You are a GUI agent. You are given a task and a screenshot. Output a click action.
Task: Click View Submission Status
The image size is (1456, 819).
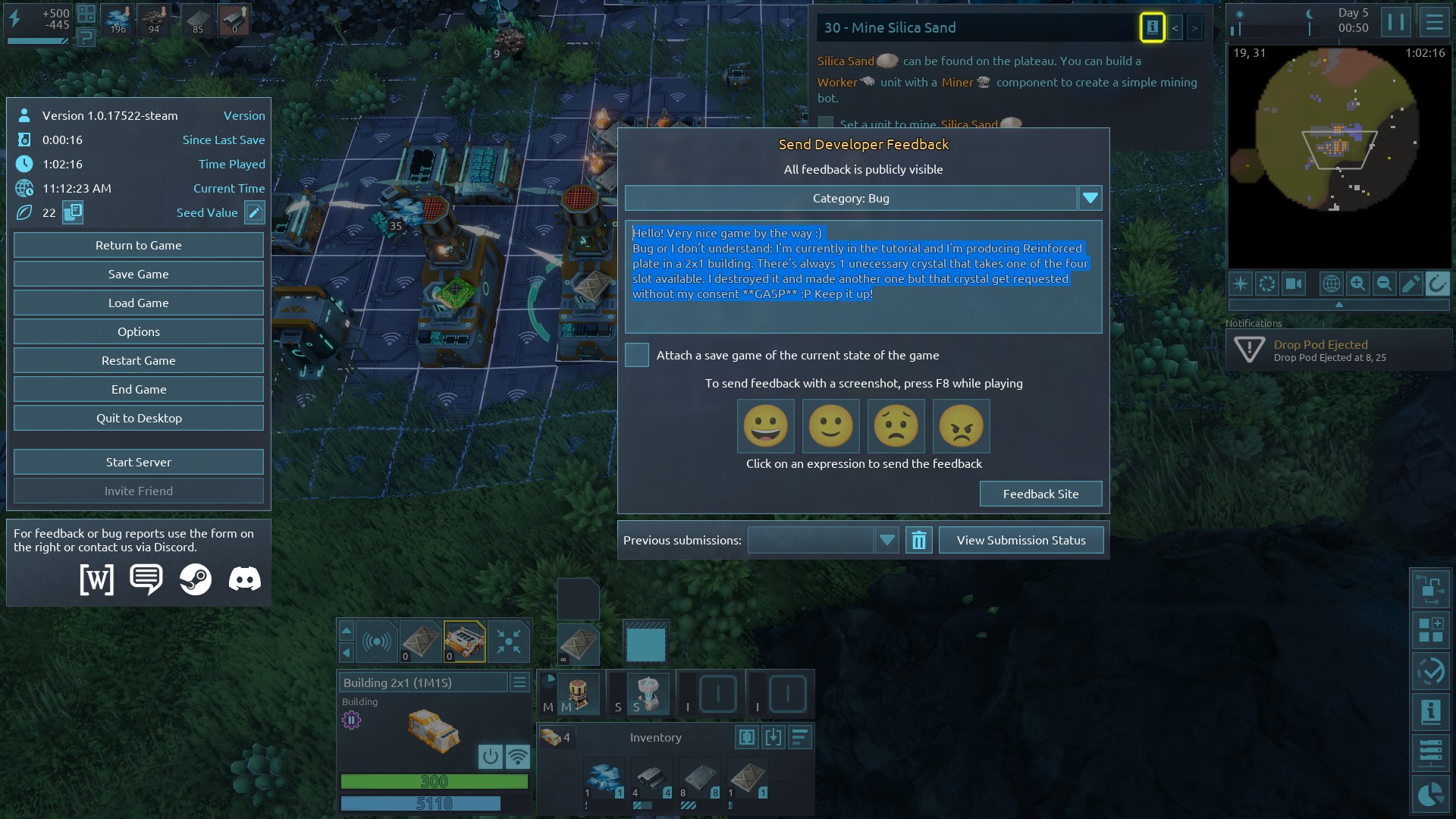[1021, 540]
